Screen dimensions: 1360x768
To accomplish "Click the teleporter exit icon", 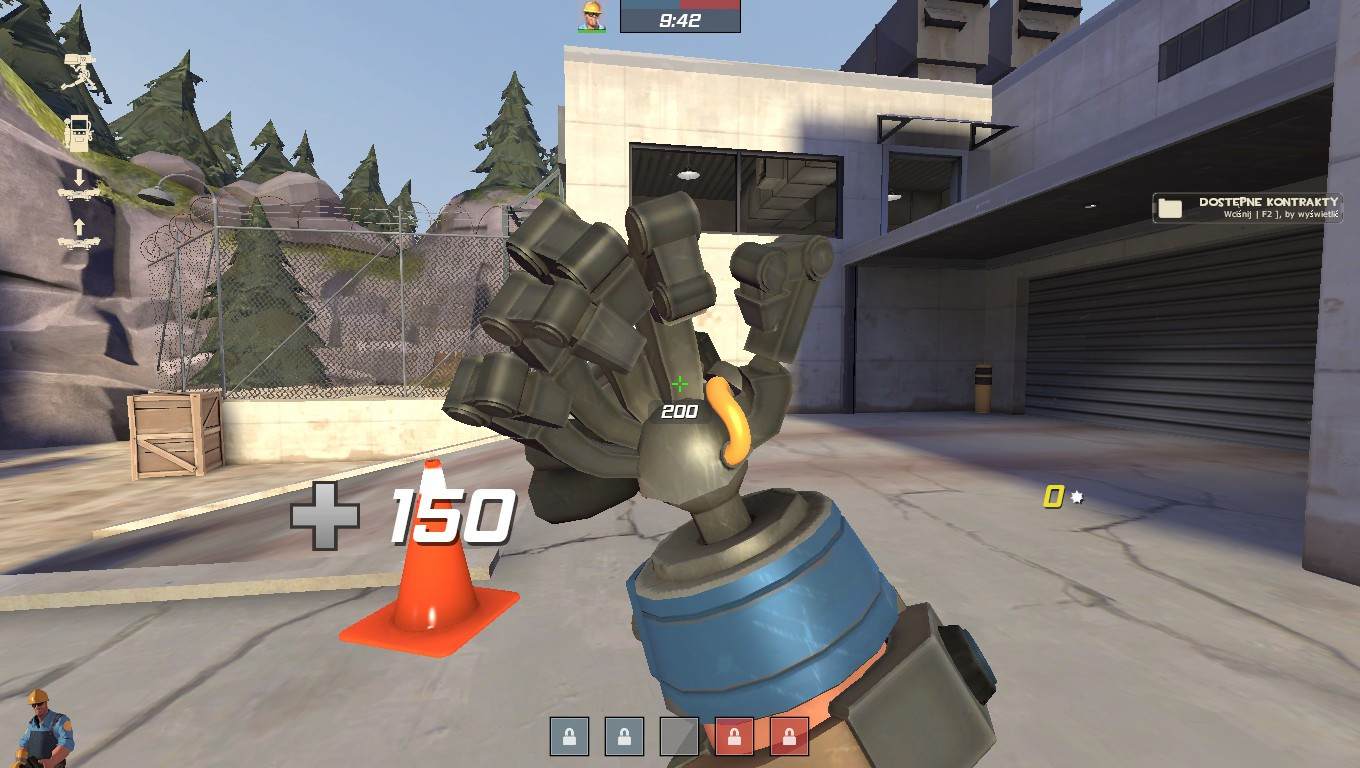I will click(78, 229).
